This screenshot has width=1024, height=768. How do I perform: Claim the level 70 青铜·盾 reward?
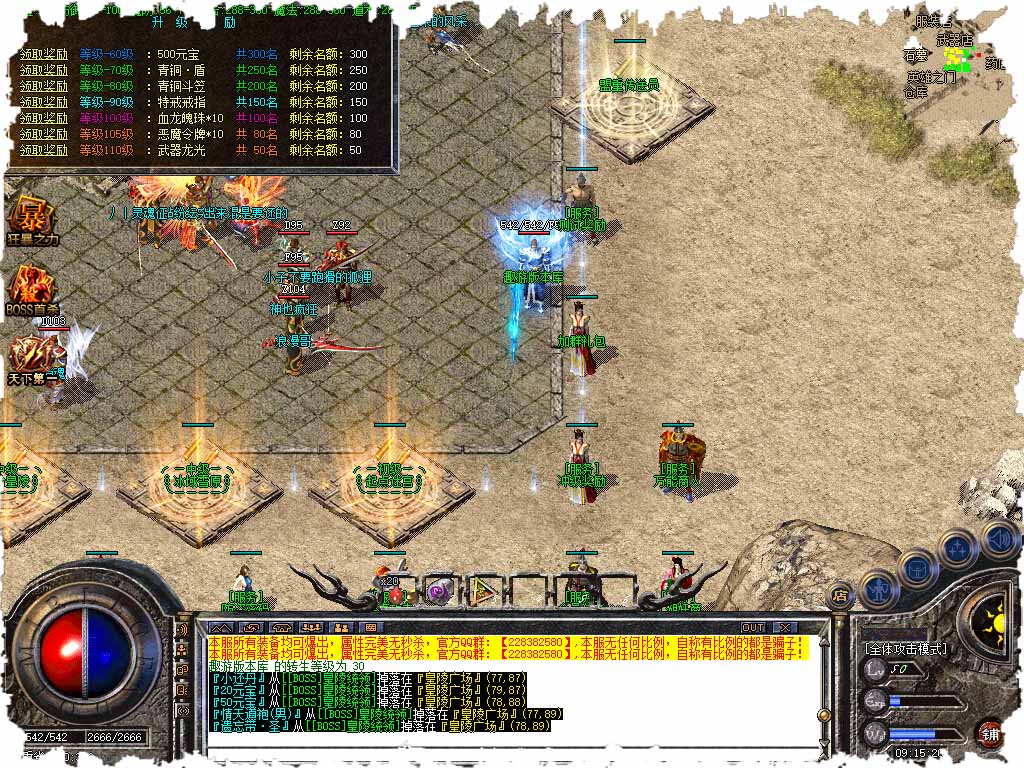pyautogui.click(x=44, y=70)
